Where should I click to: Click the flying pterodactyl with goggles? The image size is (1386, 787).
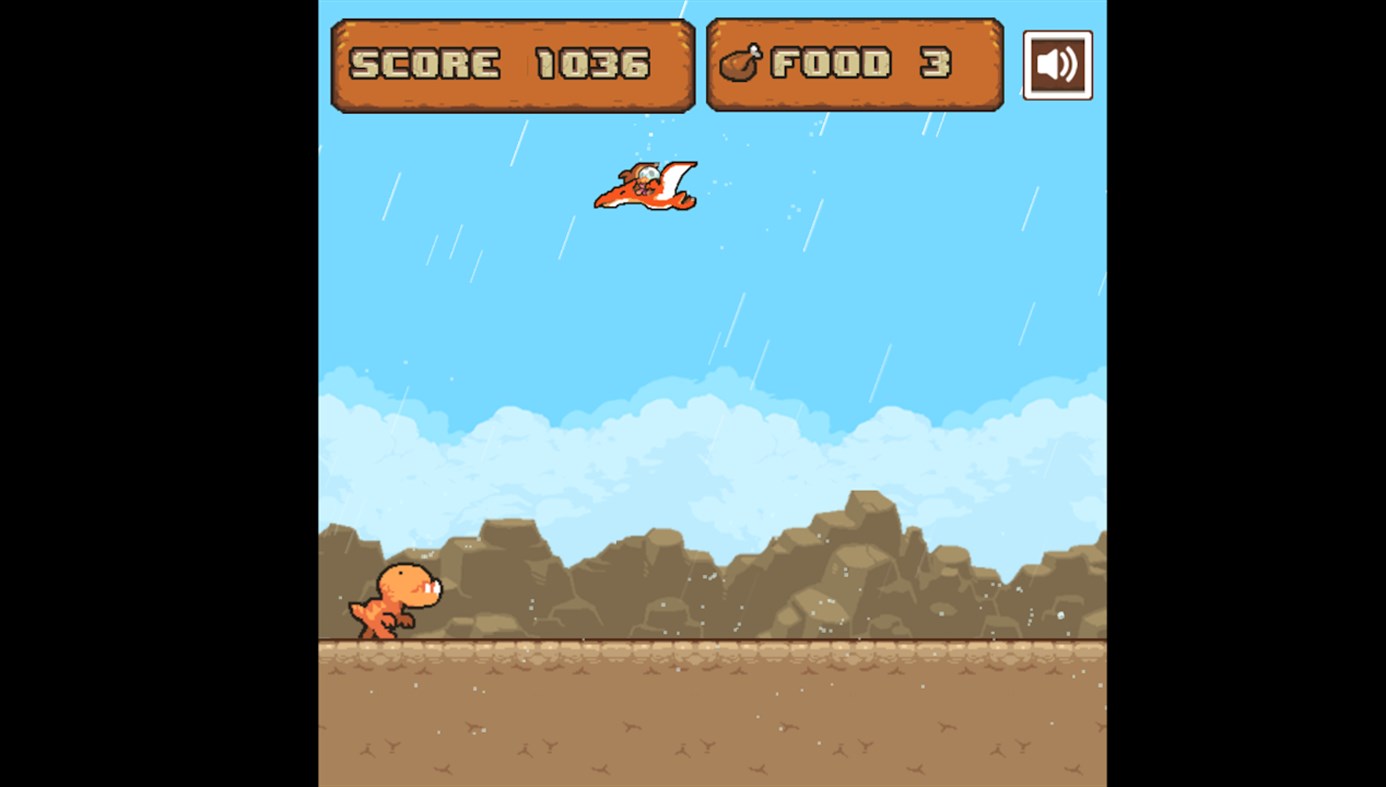[645, 185]
